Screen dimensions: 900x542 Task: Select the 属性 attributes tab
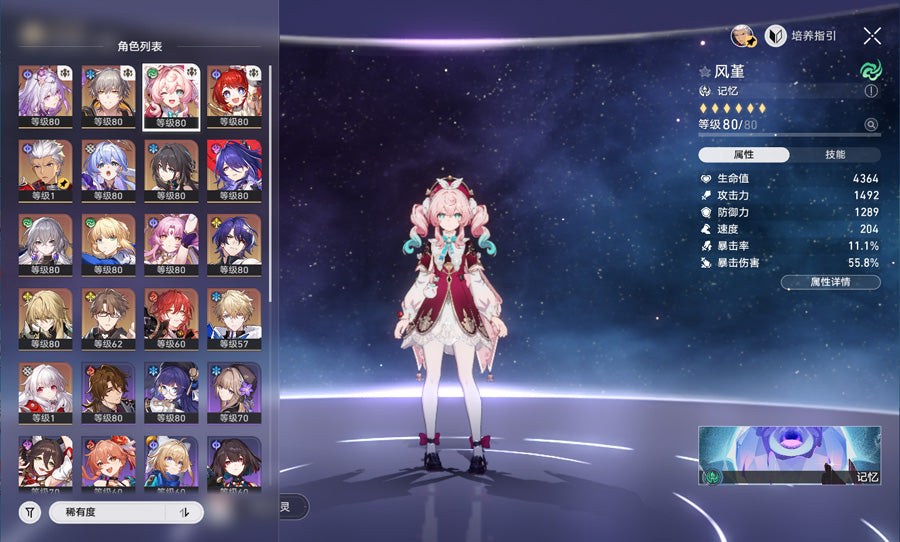tap(744, 155)
